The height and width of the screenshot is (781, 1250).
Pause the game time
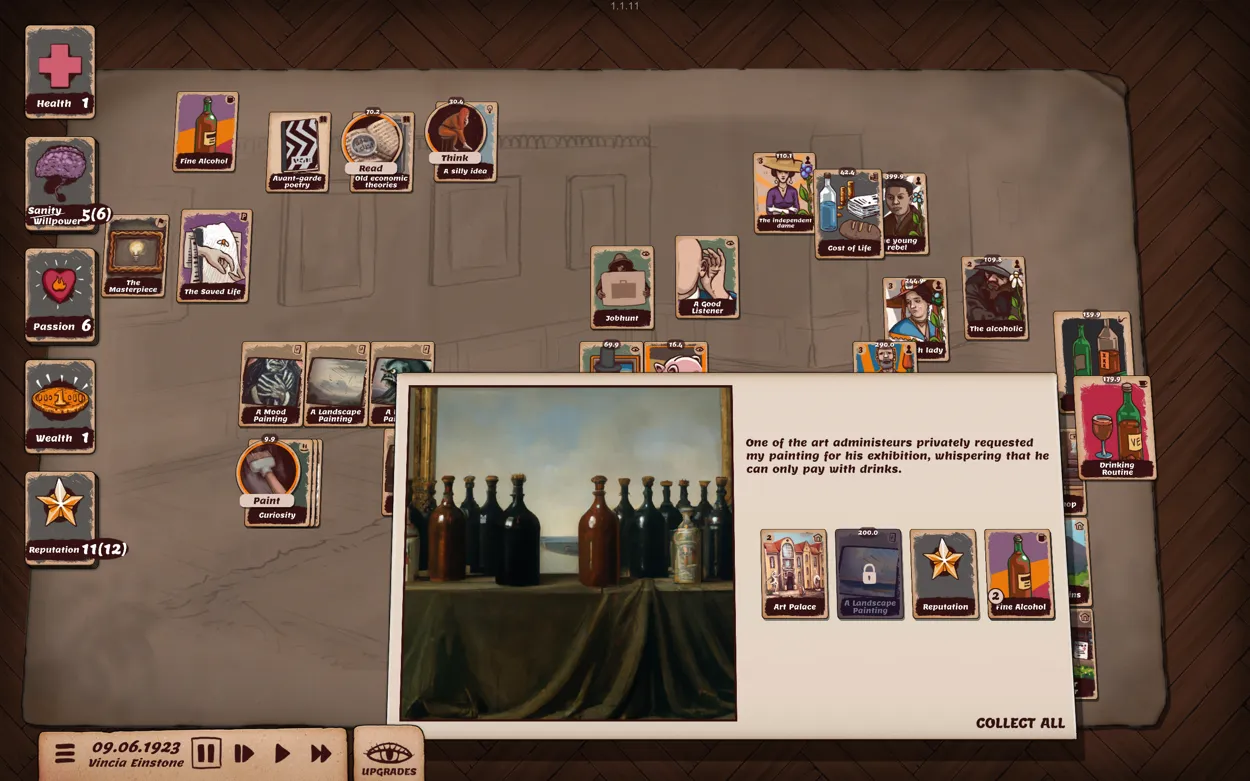click(206, 753)
